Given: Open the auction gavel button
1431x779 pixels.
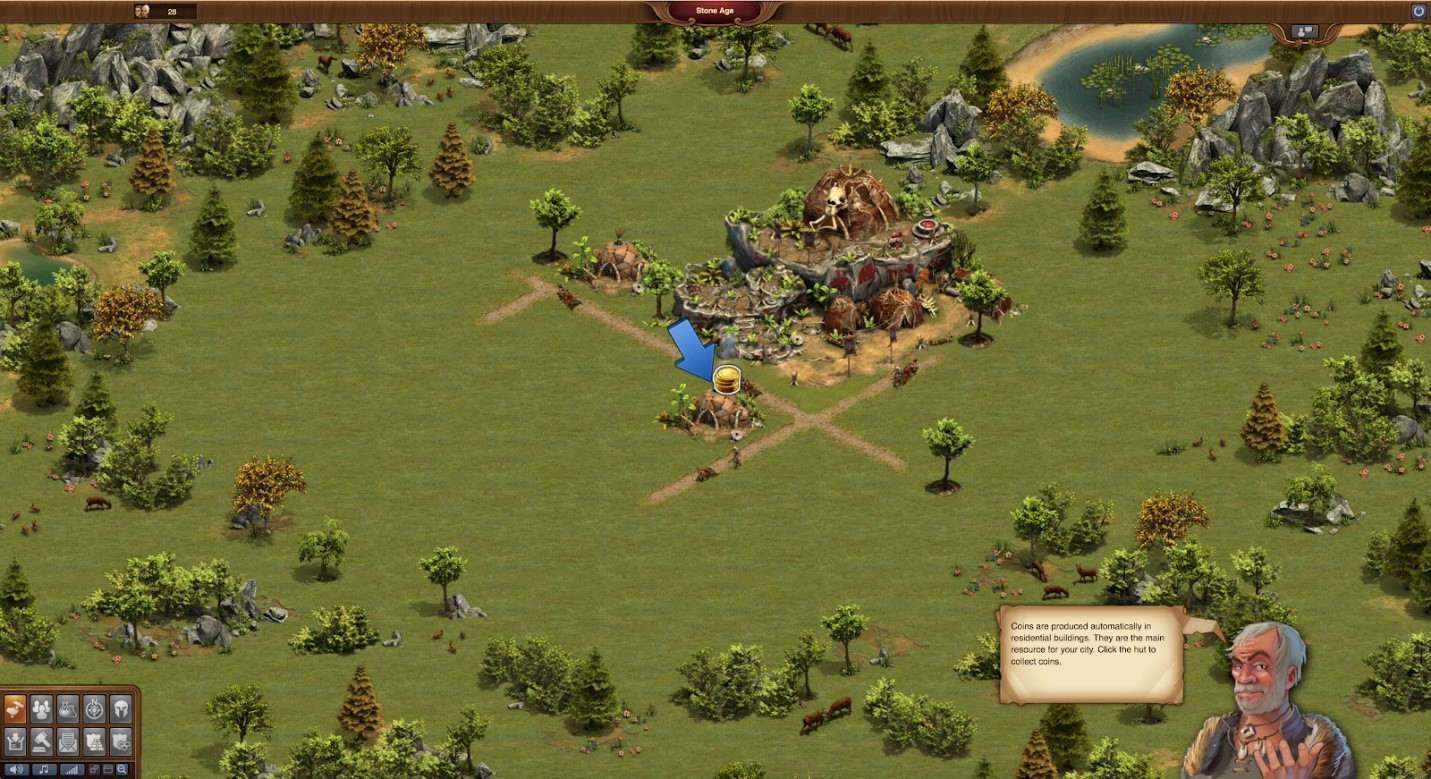Looking at the screenshot, I should [x=42, y=741].
